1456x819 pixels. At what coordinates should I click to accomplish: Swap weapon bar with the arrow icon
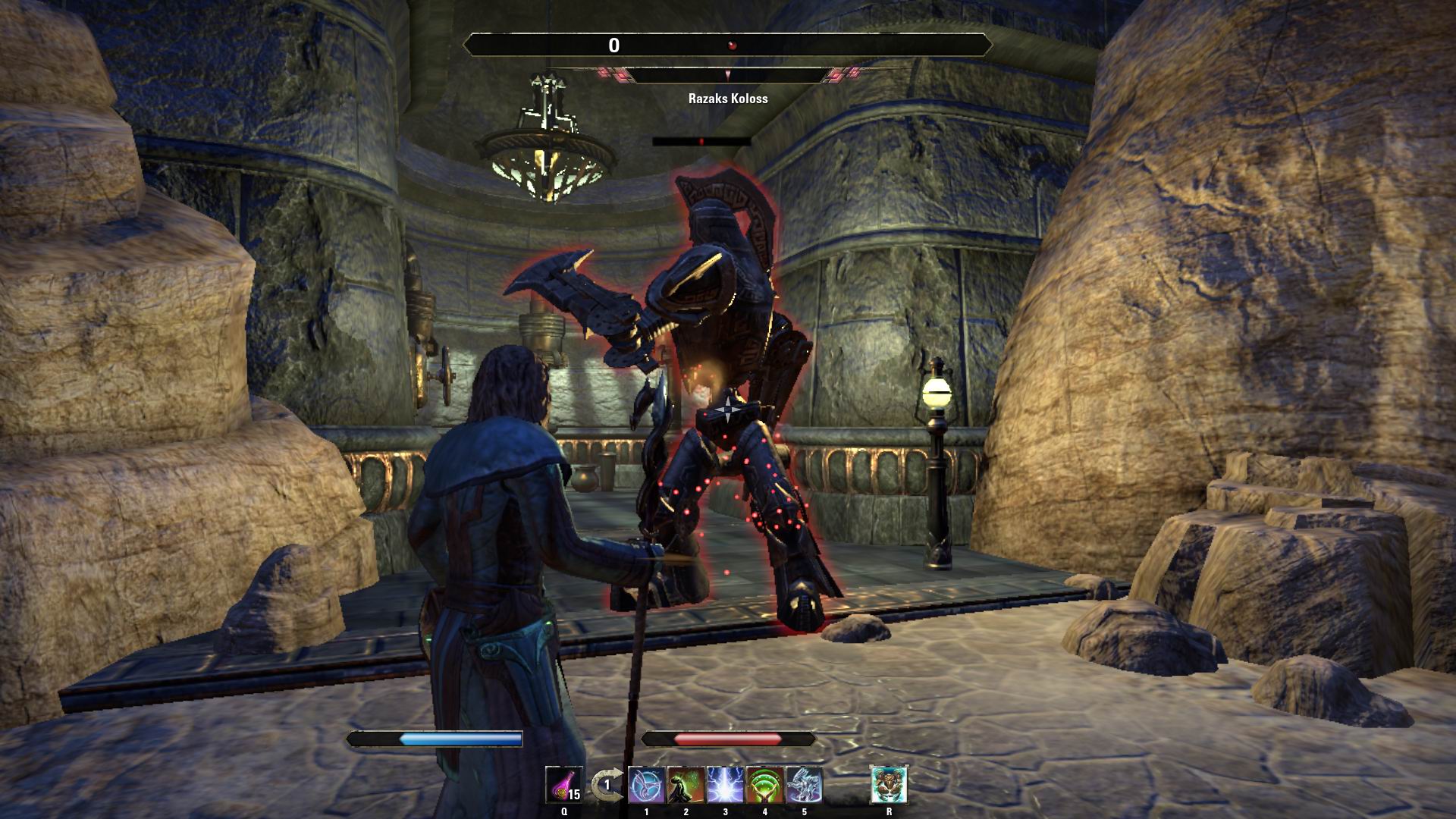[x=605, y=786]
